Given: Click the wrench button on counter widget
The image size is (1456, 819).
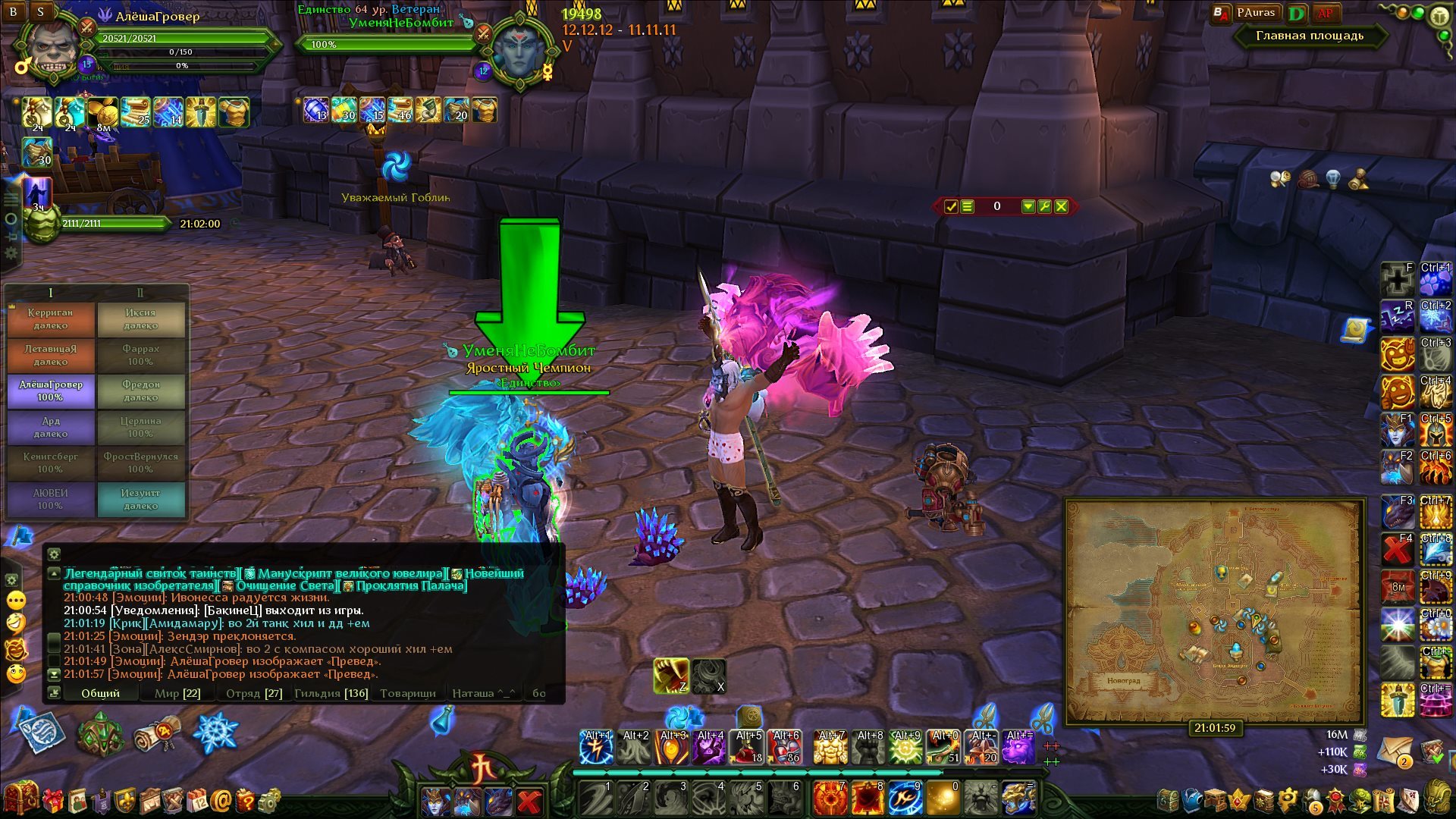Looking at the screenshot, I should (x=1044, y=206).
